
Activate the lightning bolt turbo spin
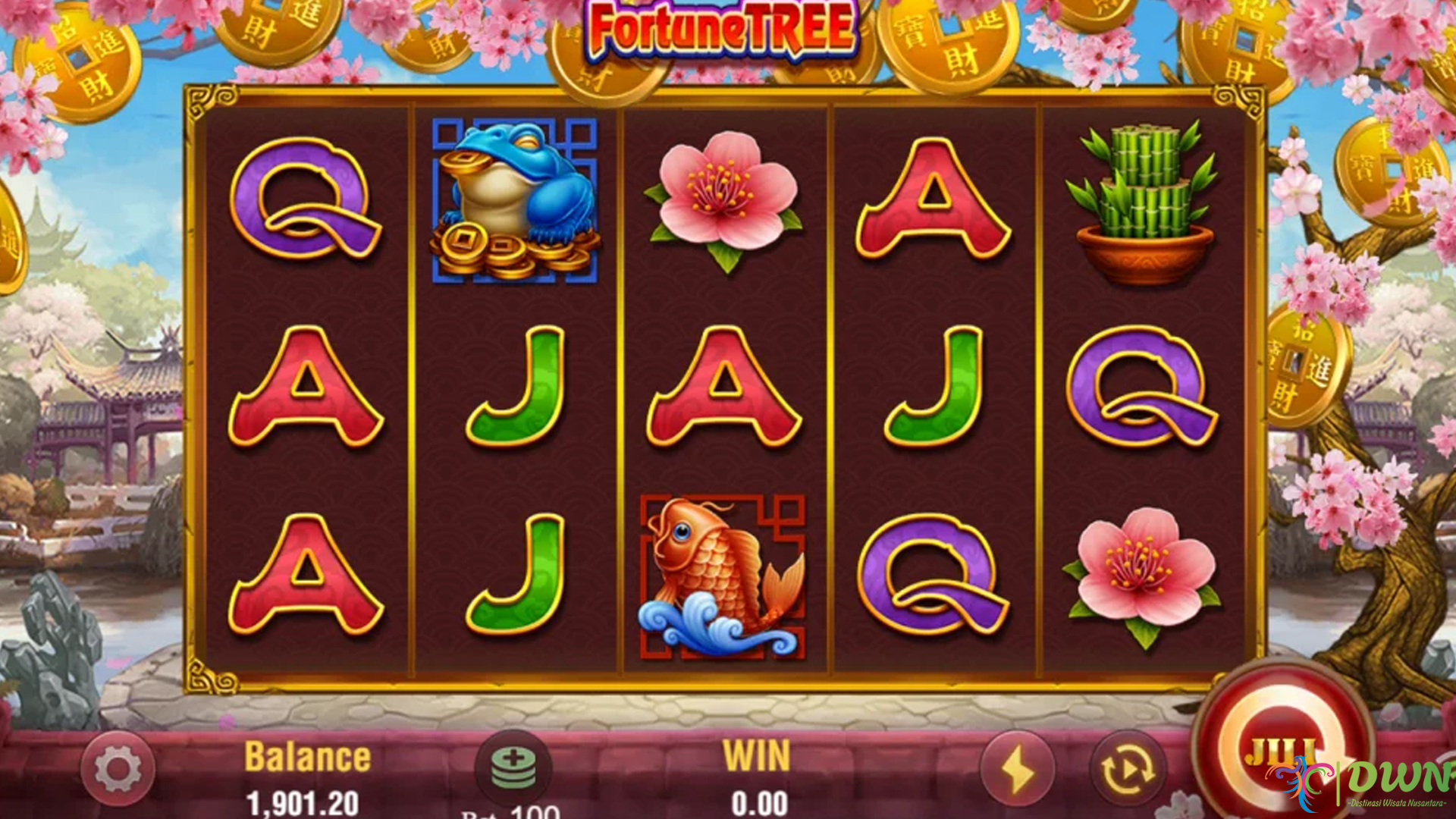coord(1018,770)
